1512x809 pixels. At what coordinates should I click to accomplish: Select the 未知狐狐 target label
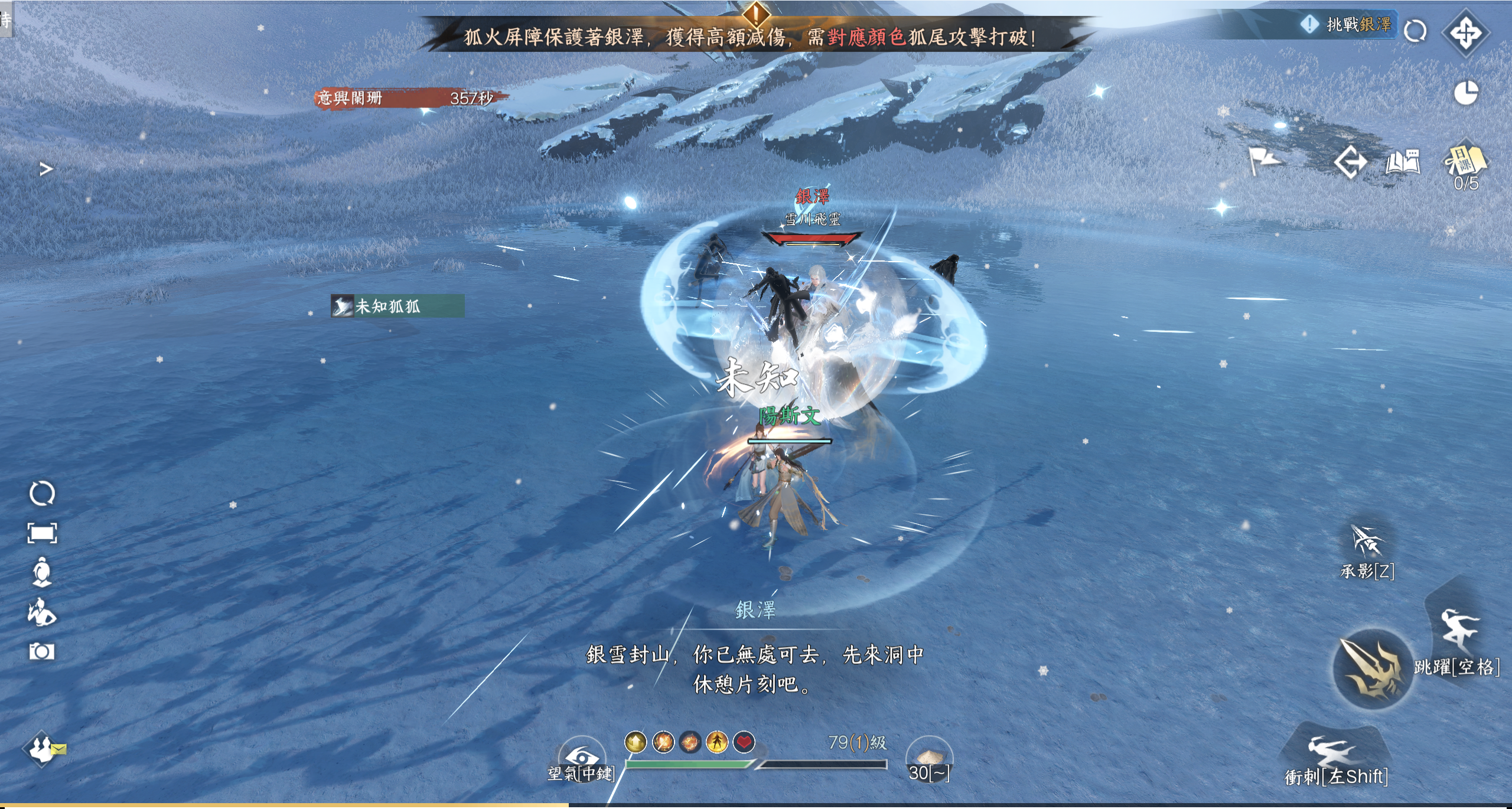tap(397, 306)
